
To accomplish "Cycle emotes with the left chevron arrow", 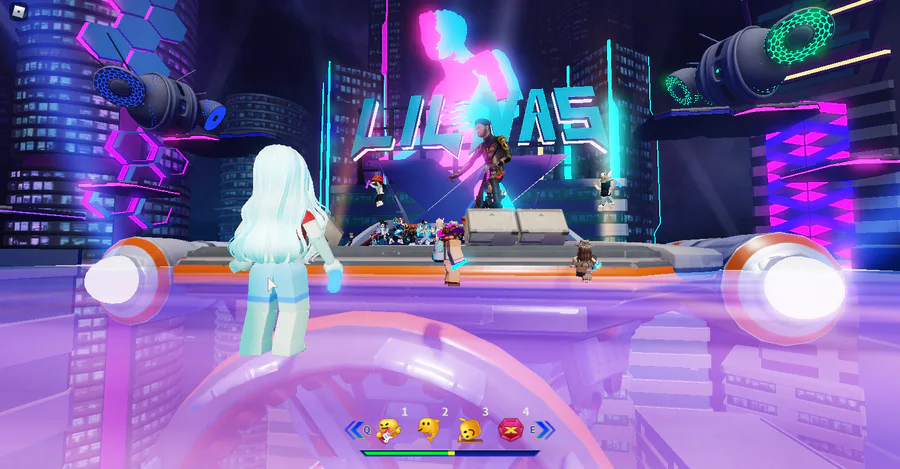I will [x=354, y=430].
